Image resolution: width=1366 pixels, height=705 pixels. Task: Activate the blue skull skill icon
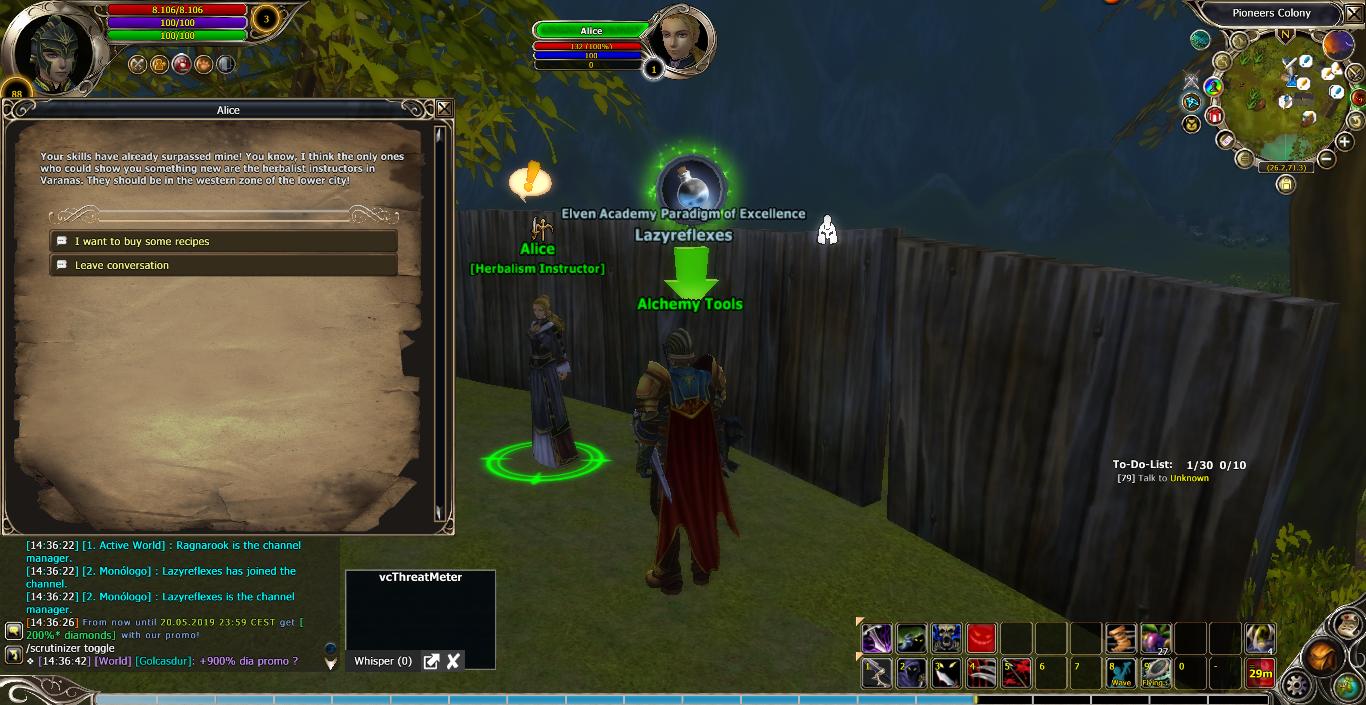click(x=946, y=638)
